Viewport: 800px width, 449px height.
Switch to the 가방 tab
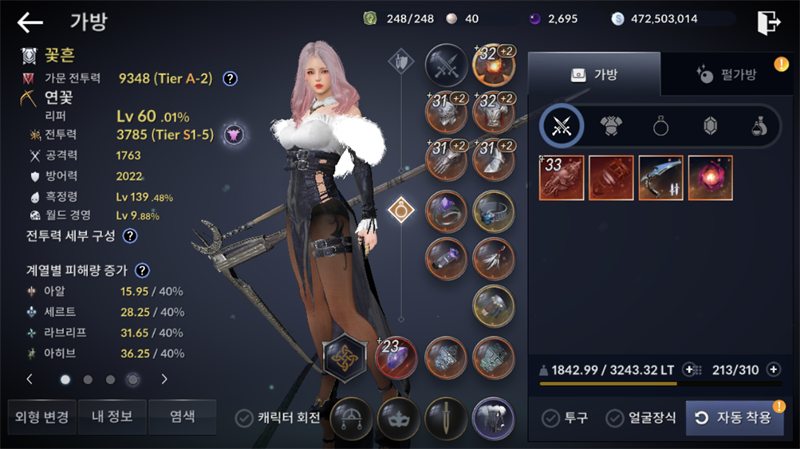(x=593, y=74)
